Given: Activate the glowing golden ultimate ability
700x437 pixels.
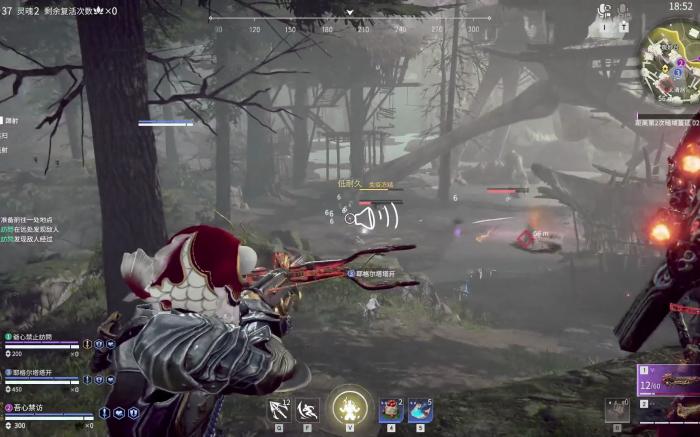Looking at the screenshot, I should [349, 408].
